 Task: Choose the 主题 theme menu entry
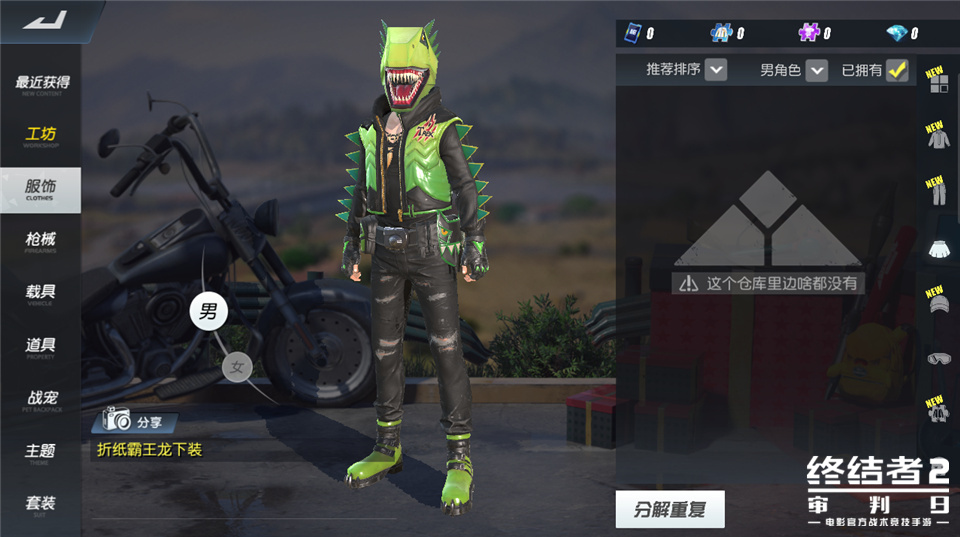coord(41,453)
